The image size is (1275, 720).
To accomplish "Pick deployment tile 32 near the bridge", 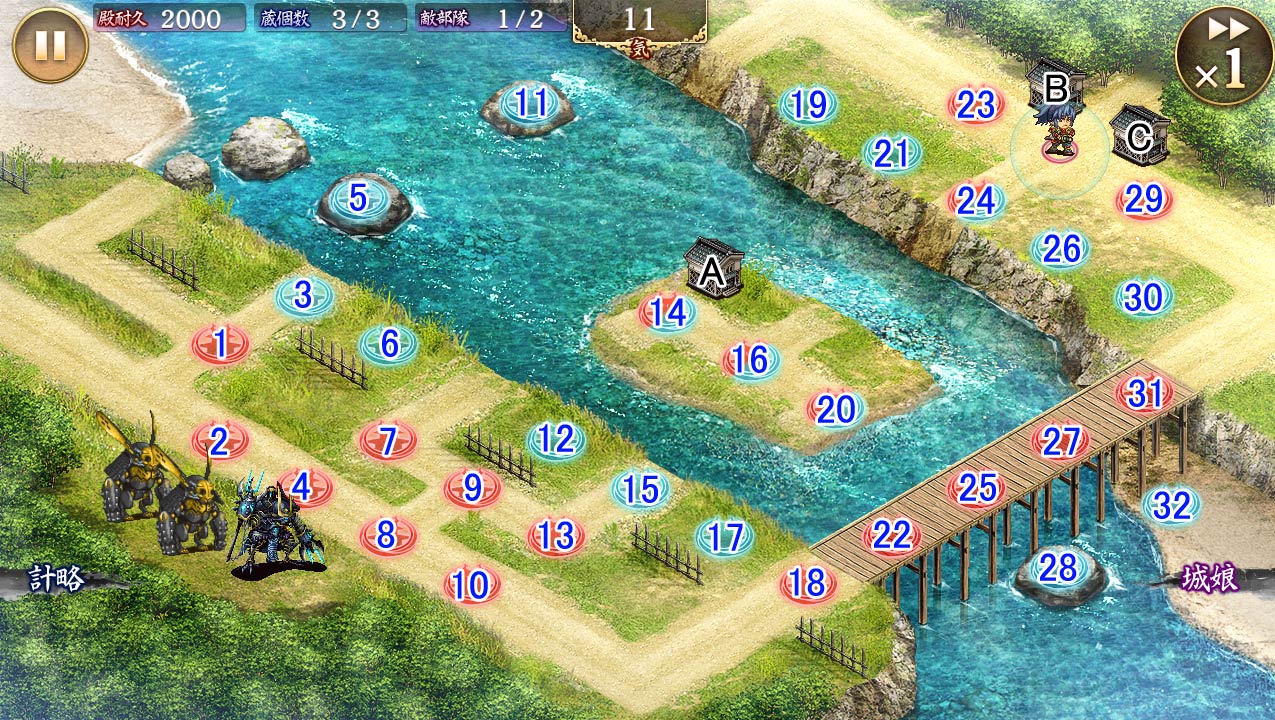I will 1171,506.
